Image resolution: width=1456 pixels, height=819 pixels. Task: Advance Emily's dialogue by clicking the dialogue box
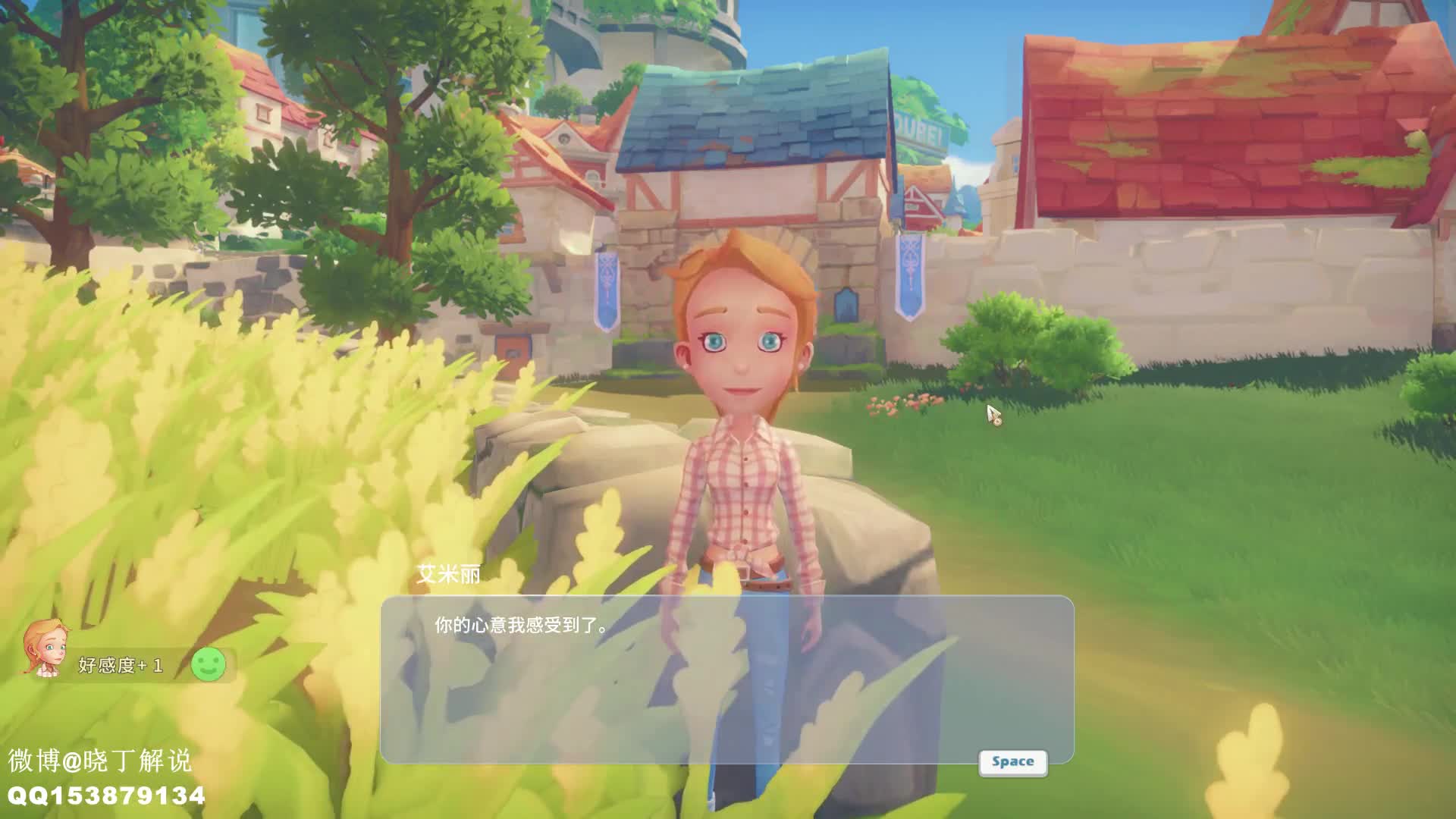pyautogui.click(x=726, y=679)
